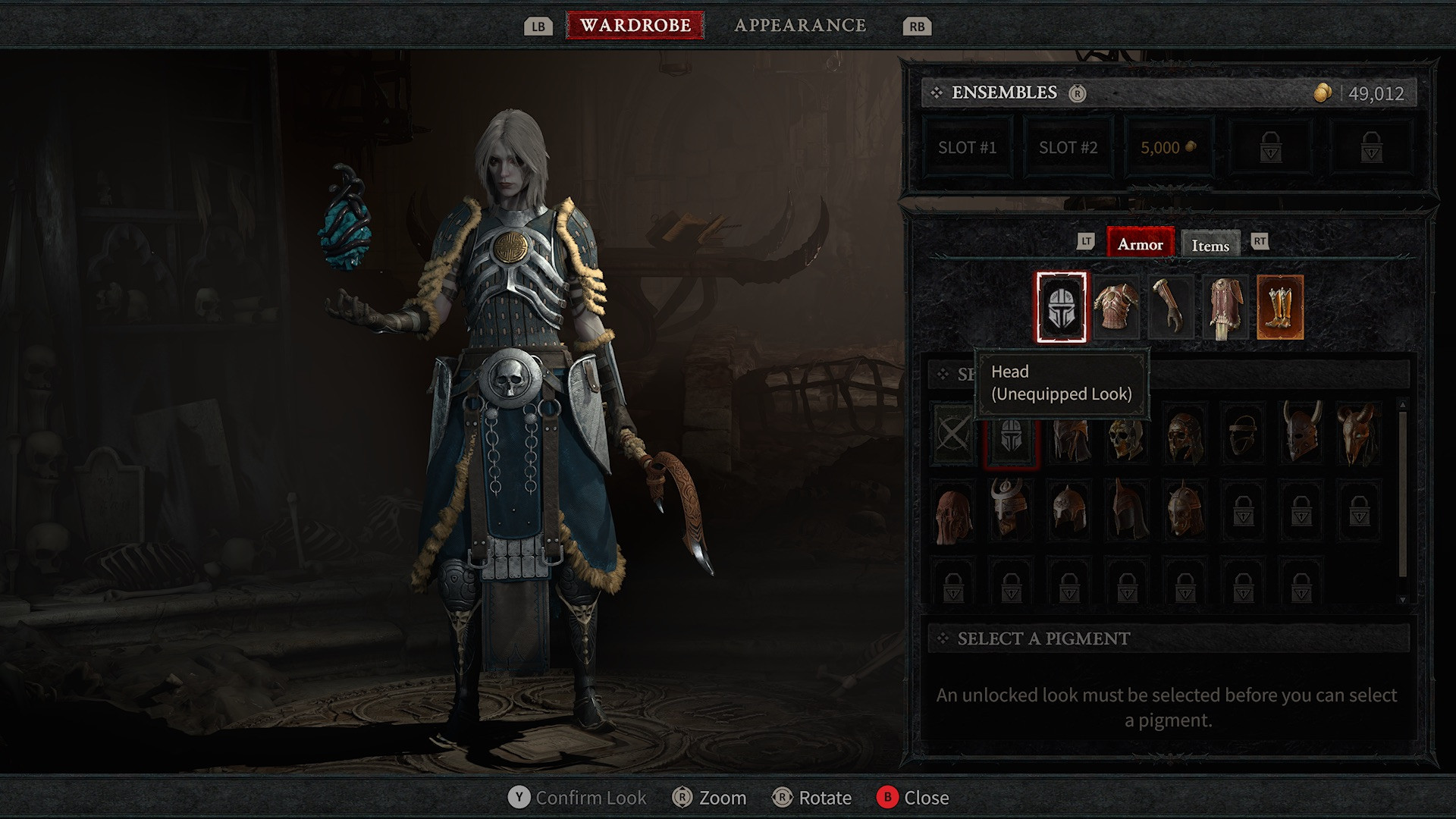Select the Head armor slot
The height and width of the screenshot is (819, 1456).
[x=1061, y=307]
